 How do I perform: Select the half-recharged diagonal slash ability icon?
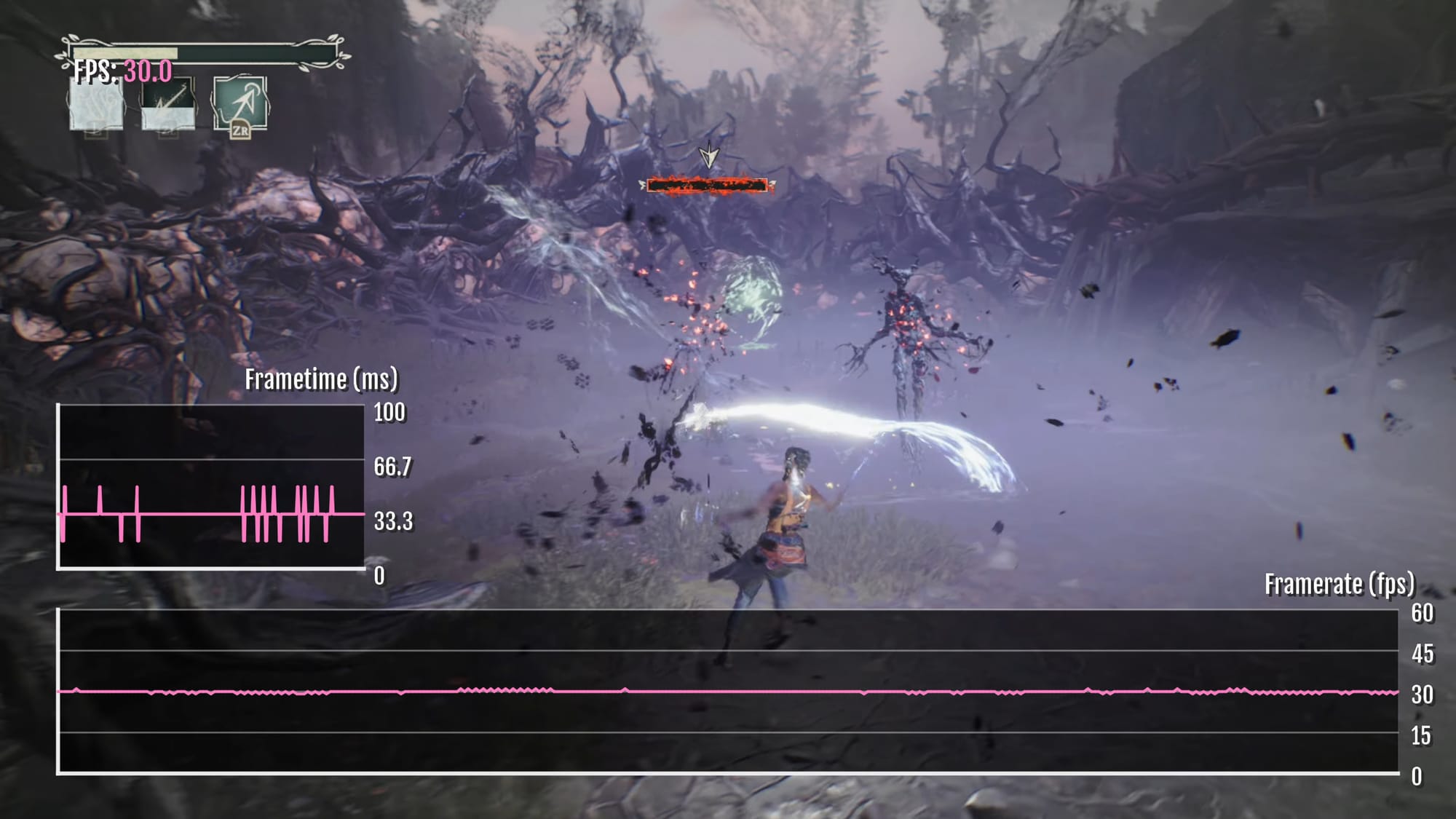pyautogui.click(x=168, y=104)
